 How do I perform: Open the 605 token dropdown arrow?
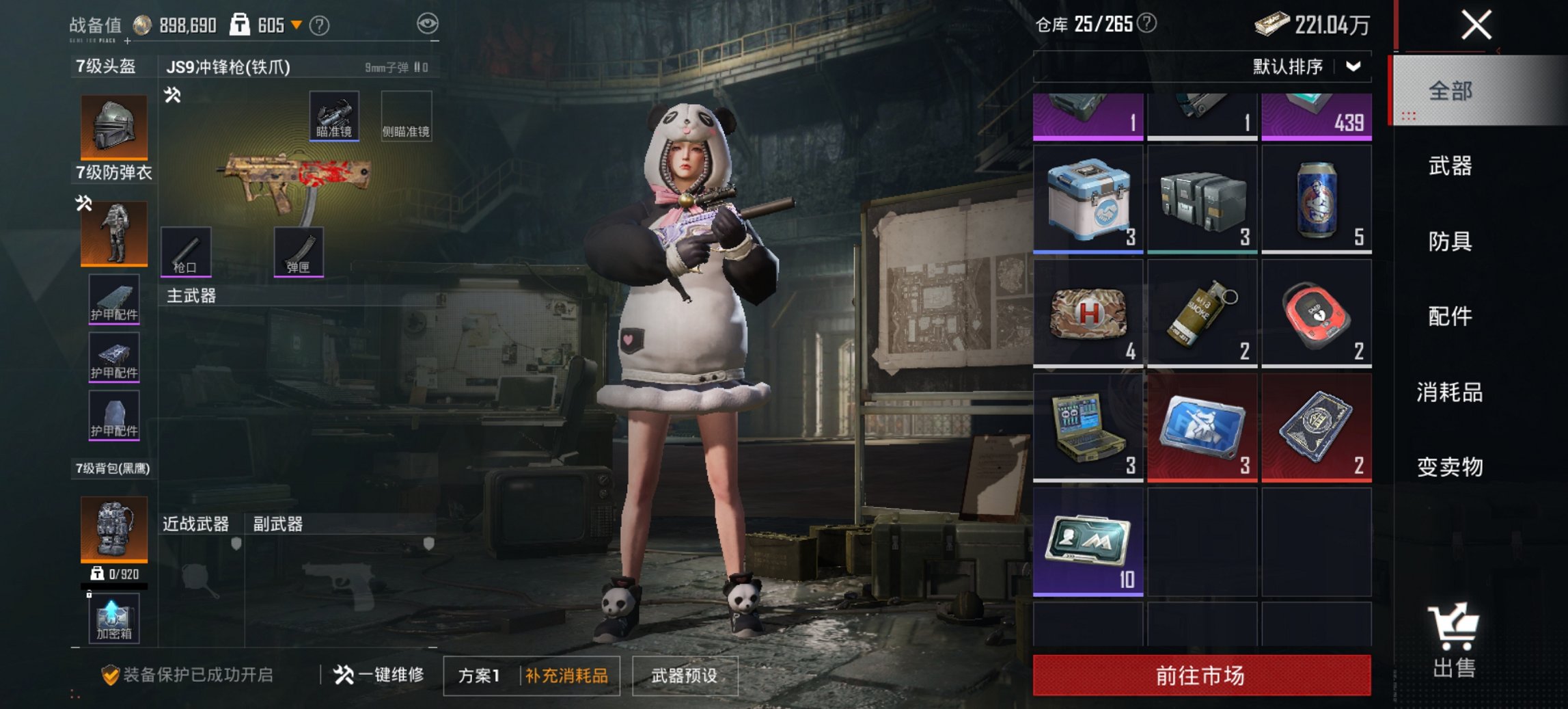(297, 23)
